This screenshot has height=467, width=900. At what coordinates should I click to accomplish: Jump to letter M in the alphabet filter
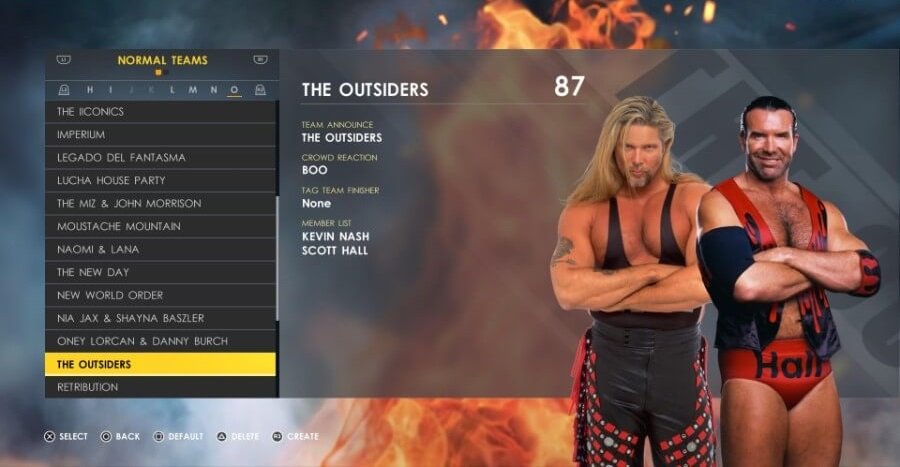192,90
